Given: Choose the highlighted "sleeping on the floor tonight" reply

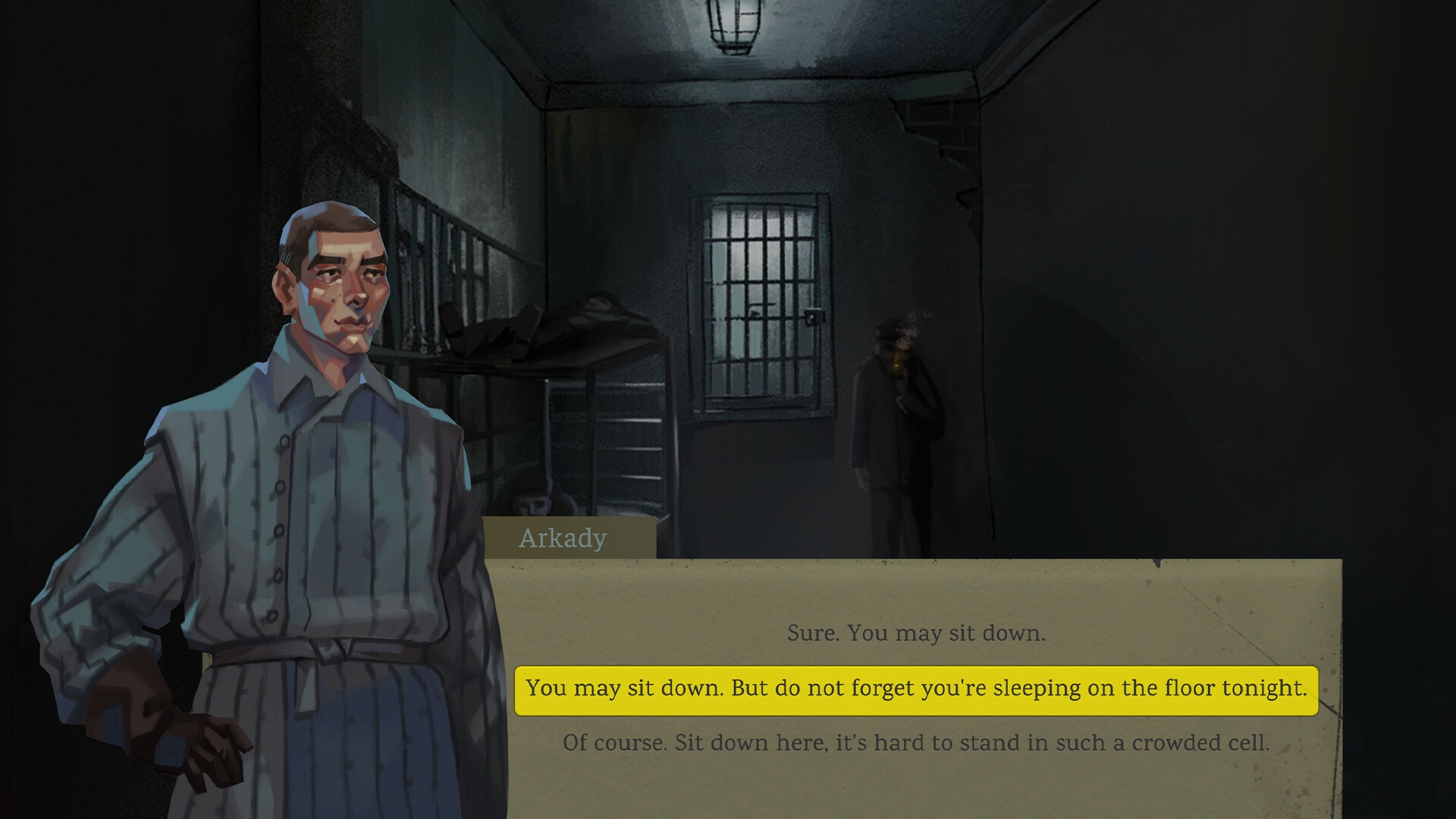Looking at the screenshot, I should (x=916, y=689).
